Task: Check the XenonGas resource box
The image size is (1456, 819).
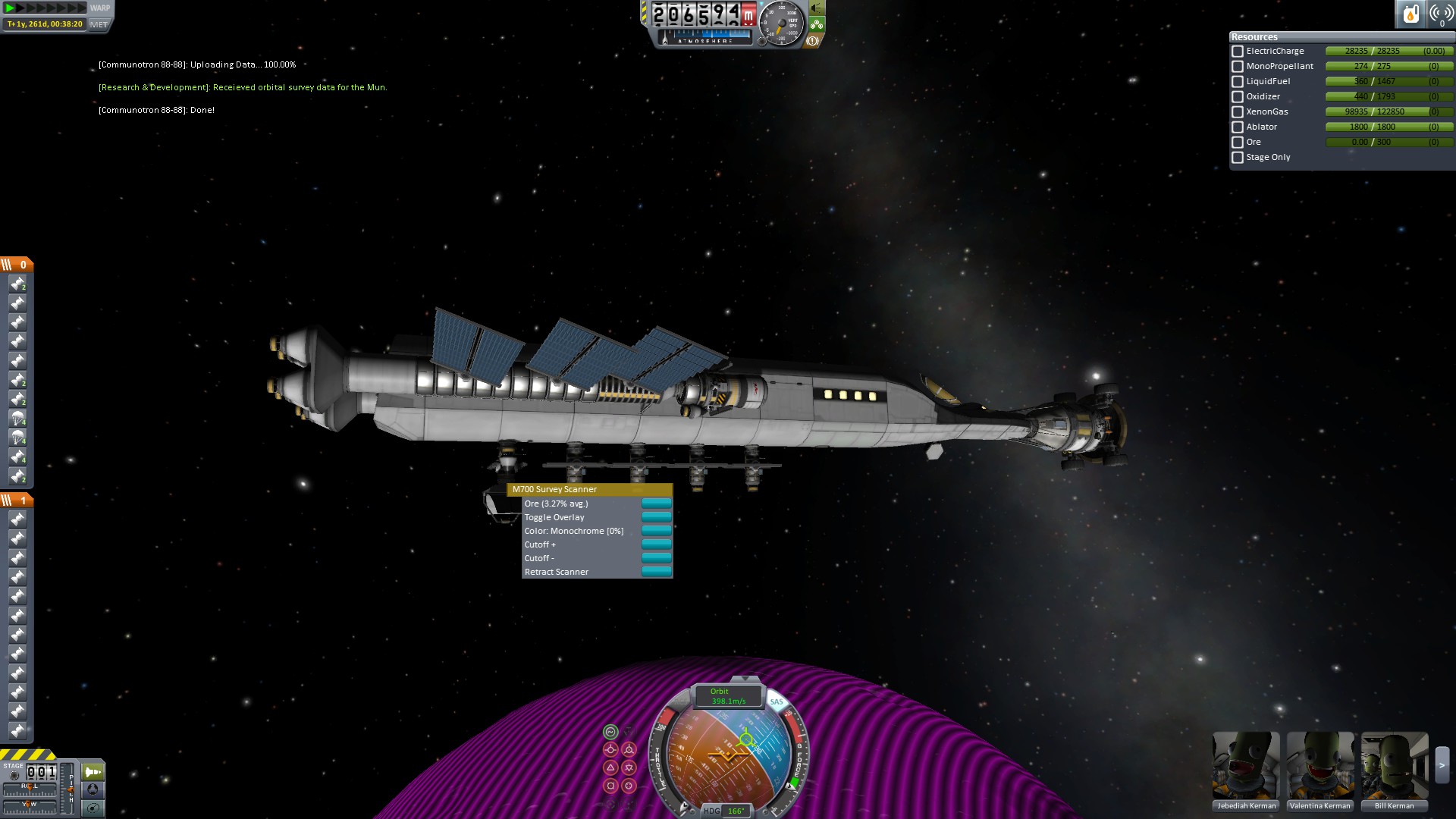Action: click(1238, 112)
